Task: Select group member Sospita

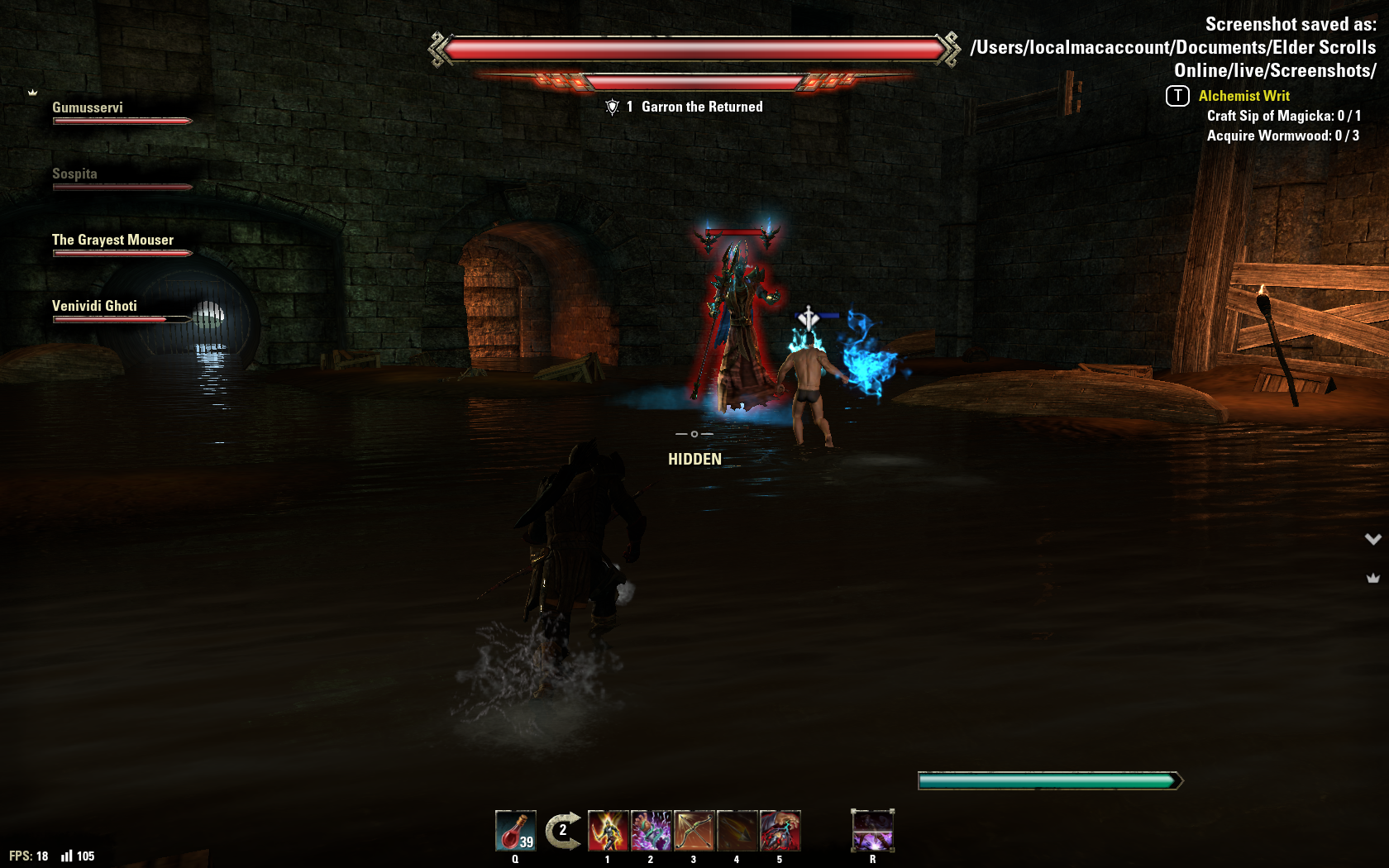Action: pos(74,174)
